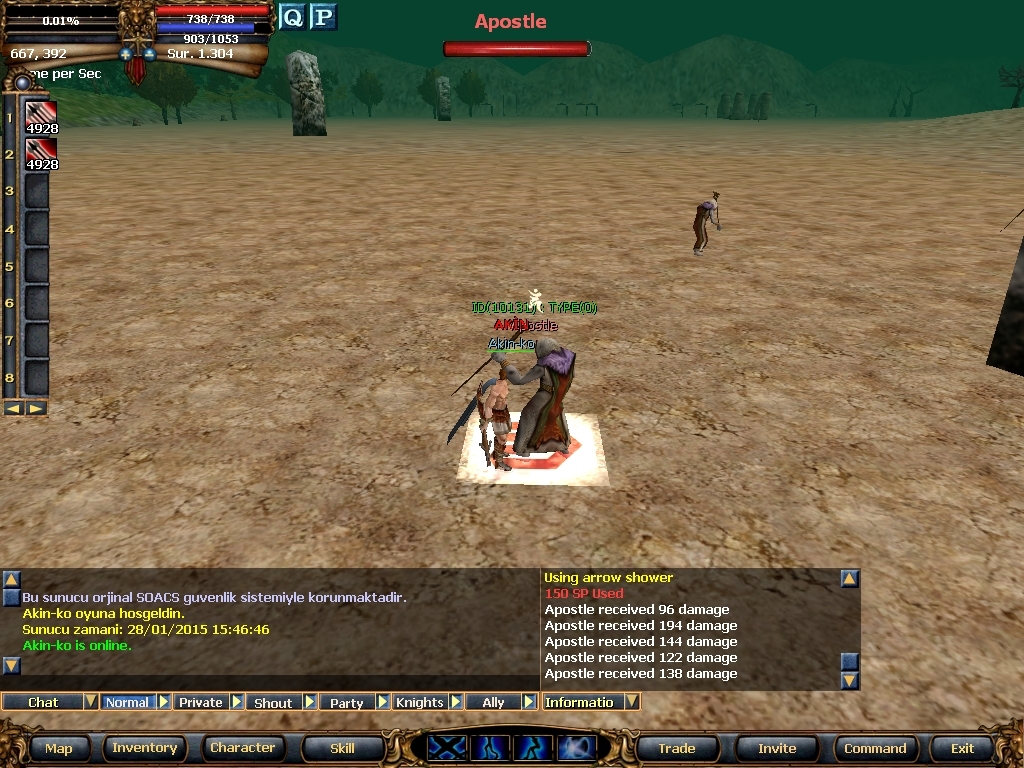Screen dimensions: 1024x768
Task: Show the Character sheet
Action: pos(242,748)
